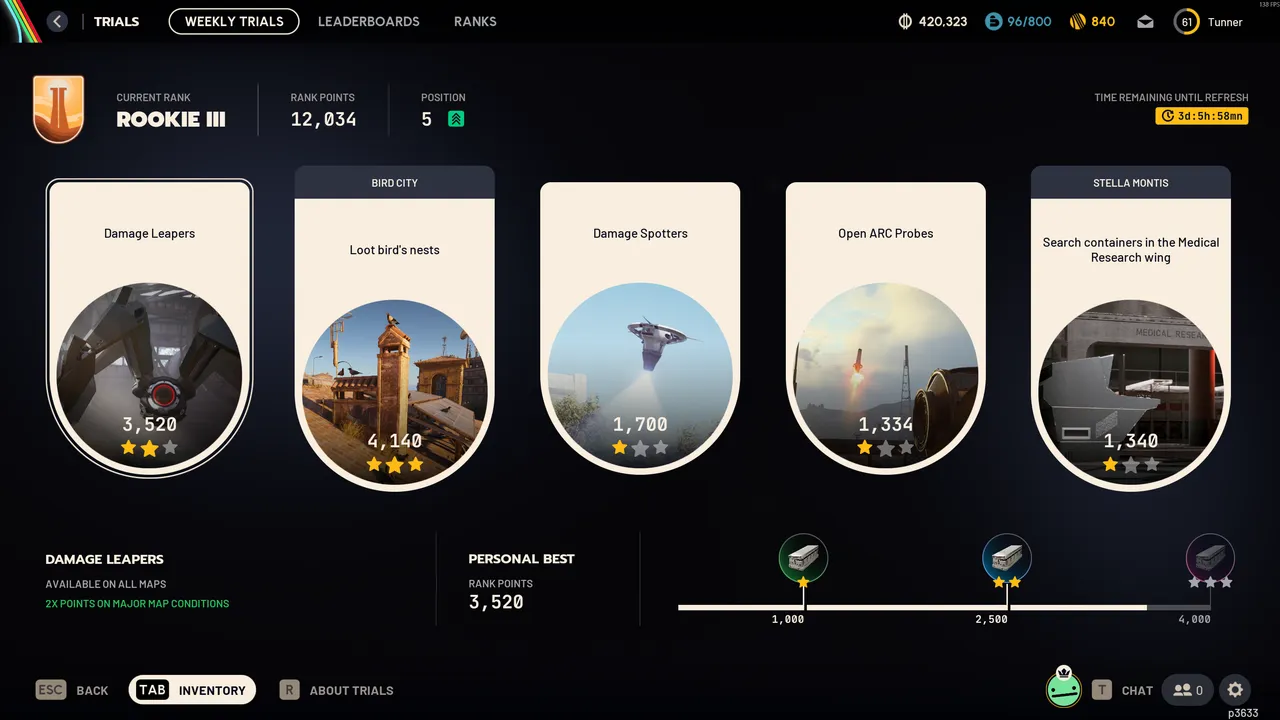The height and width of the screenshot is (720, 1280).
Task: Open the settings gear in the corner
Action: pyautogui.click(x=1235, y=690)
